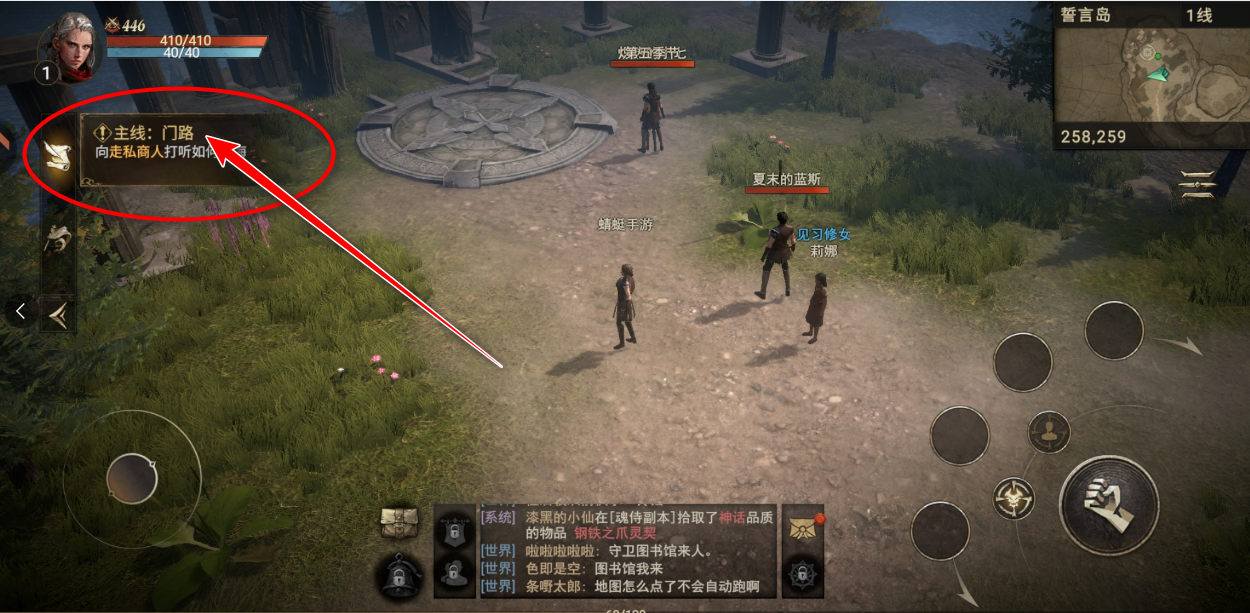Tap the character portrait avatar
Screen dimensions: 1250x613
70,45
